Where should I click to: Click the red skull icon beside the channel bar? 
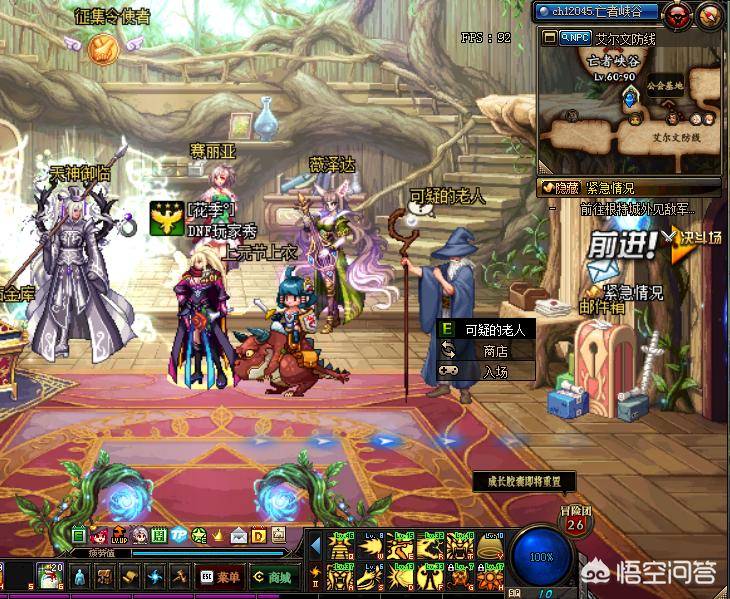(x=677, y=13)
